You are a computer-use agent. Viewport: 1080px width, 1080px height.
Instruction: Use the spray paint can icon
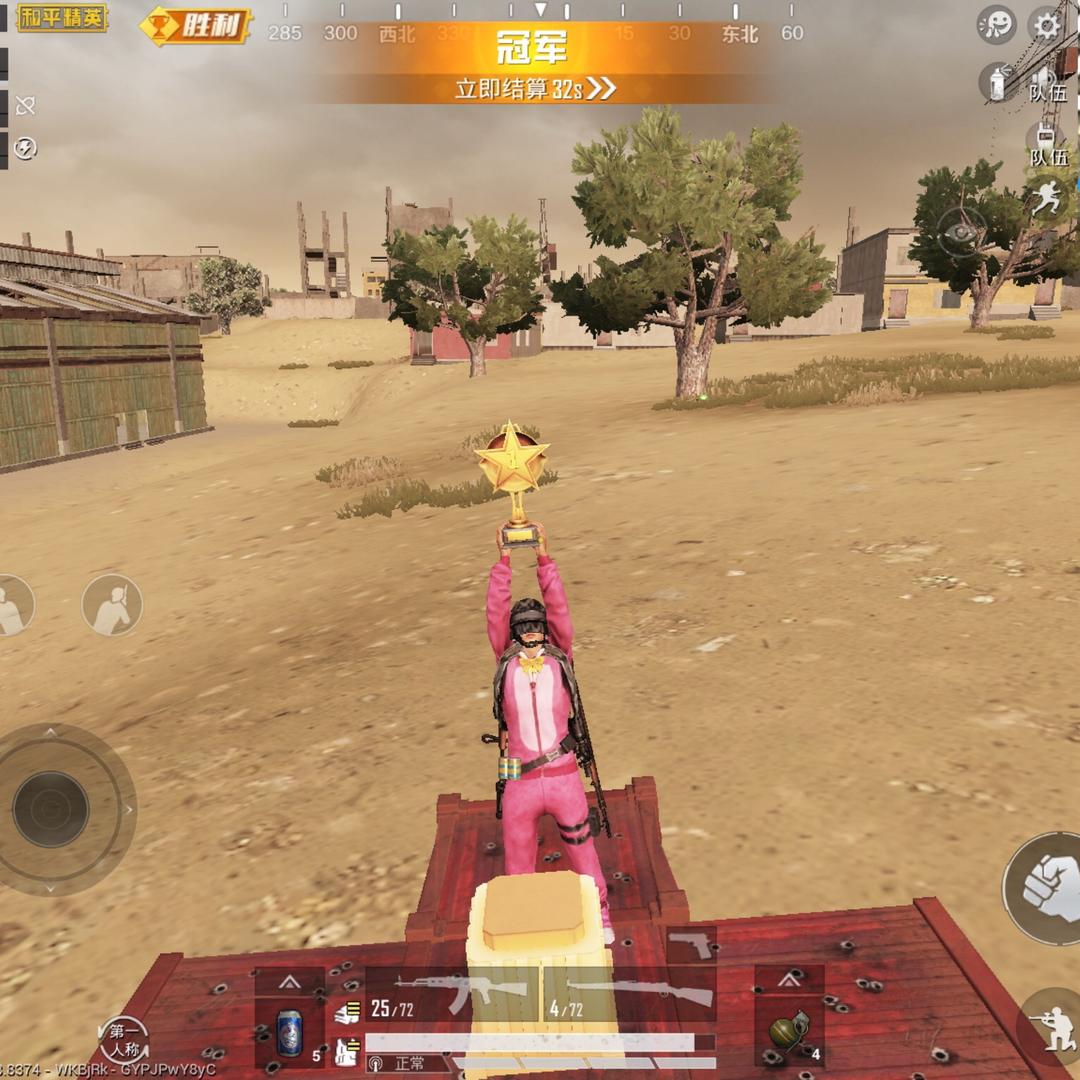pos(997,82)
